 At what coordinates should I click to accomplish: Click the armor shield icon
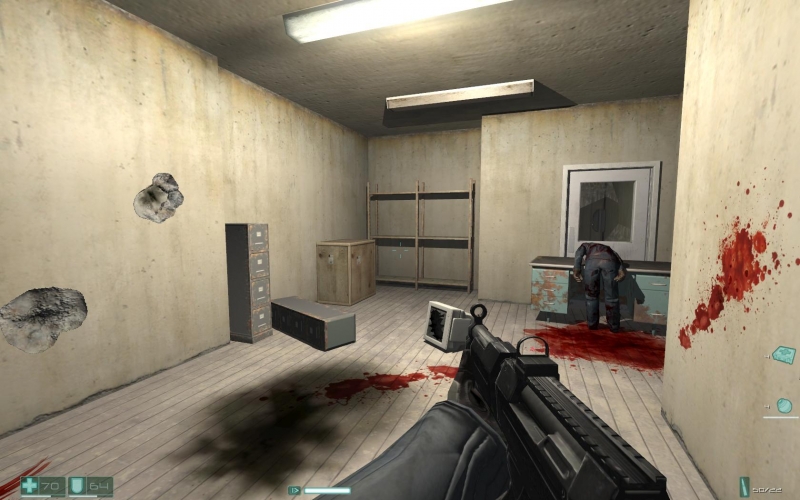(77, 487)
